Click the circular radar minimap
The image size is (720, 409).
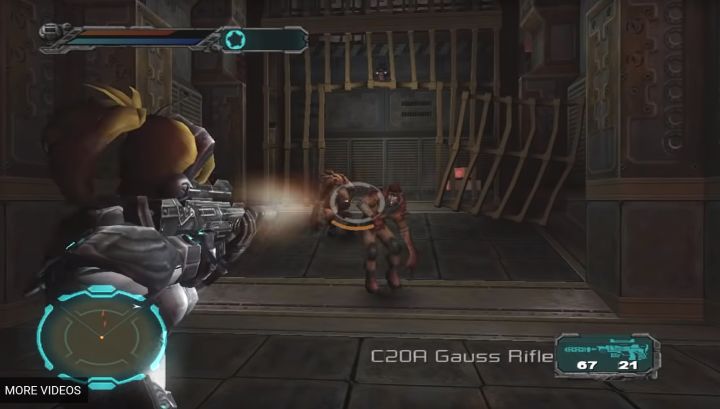[101, 336]
